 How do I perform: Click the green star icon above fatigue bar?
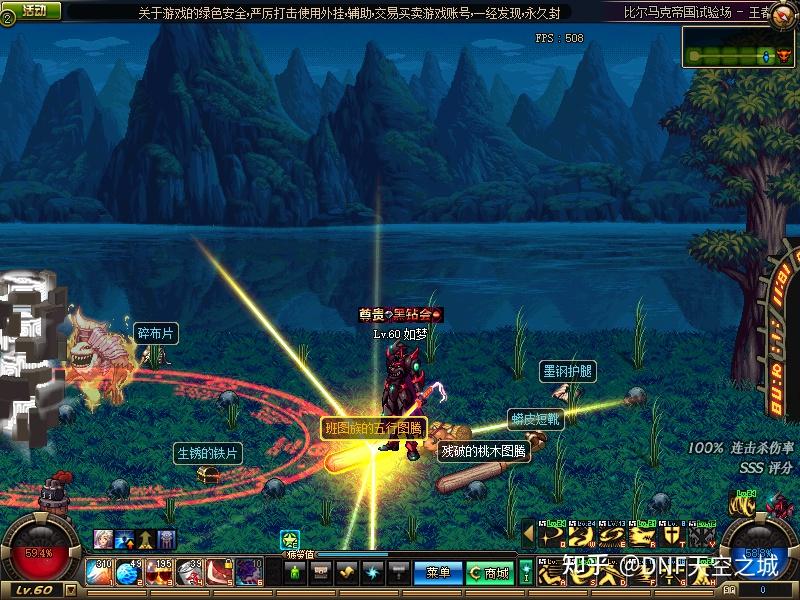[290, 539]
